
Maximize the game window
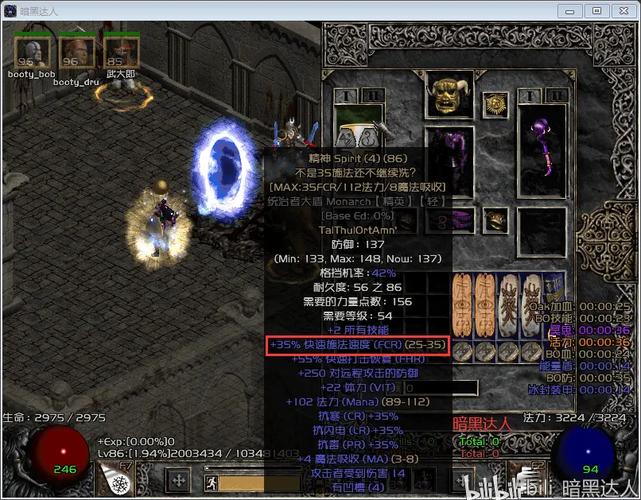click(596, 10)
